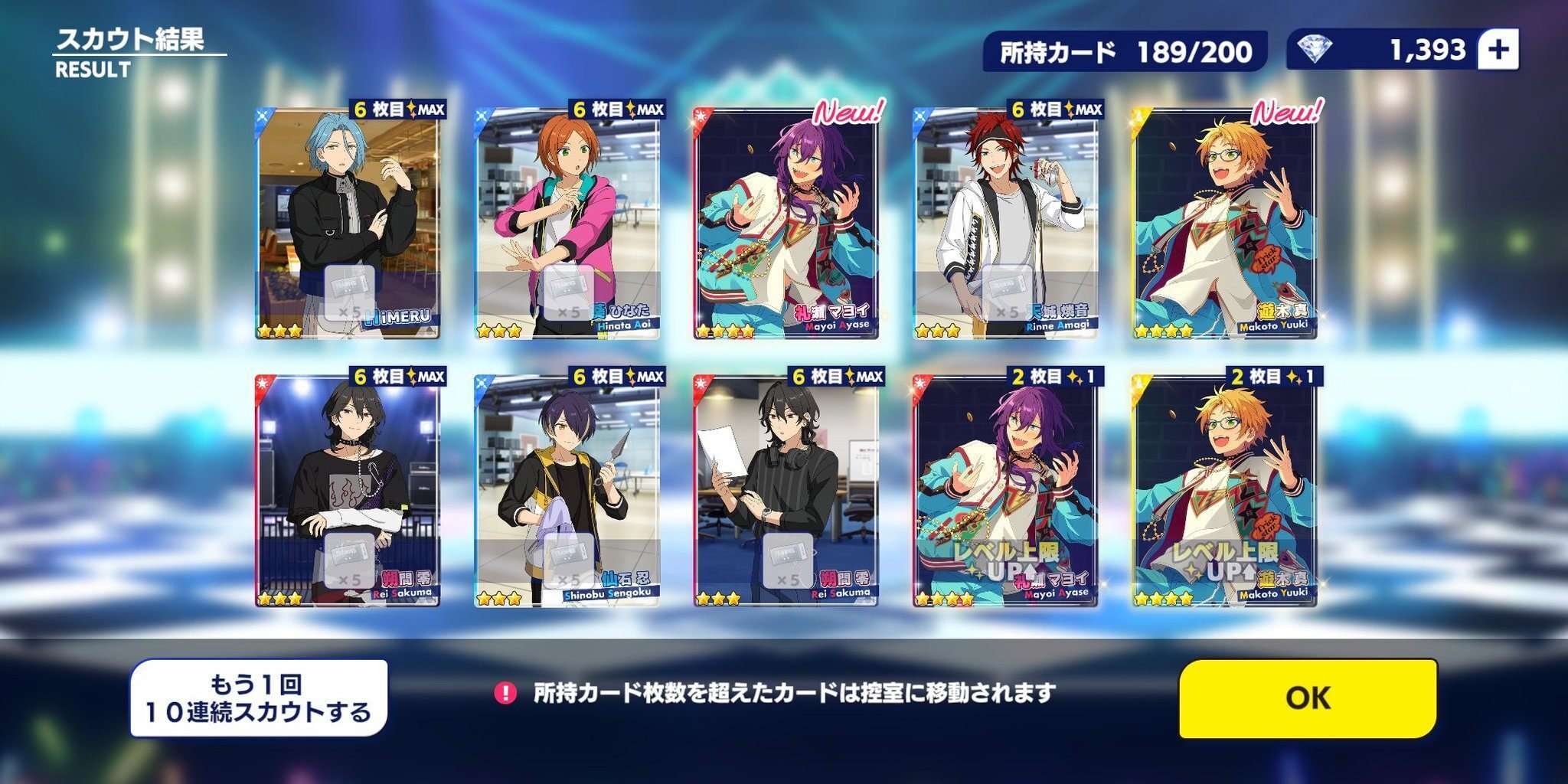The image size is (1568, 784).
Task: Confirm results with the yellow OK button
Action: coord(1307,697)
